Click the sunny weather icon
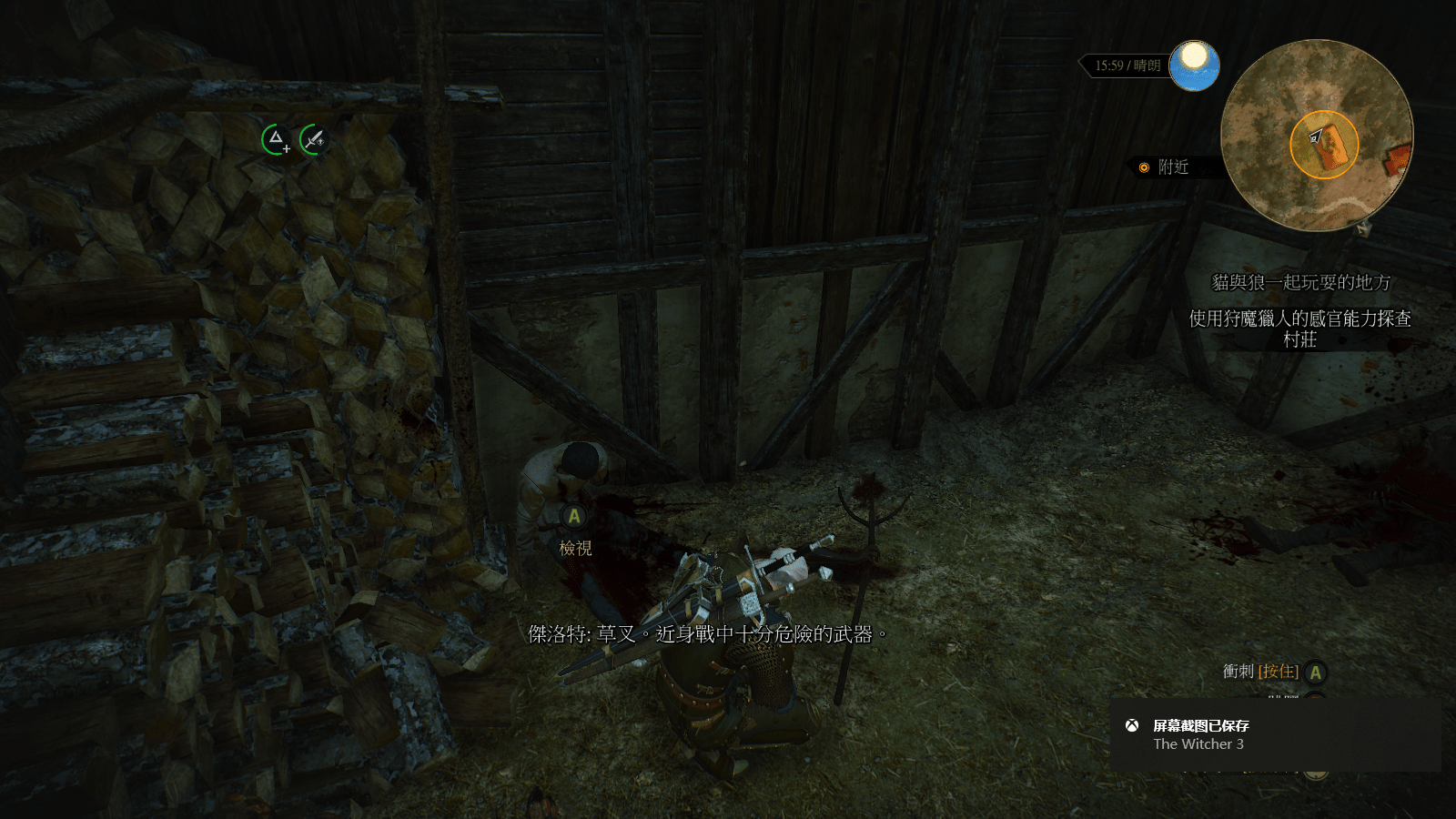The image size is (1456, 819). tap(1194, 65)
